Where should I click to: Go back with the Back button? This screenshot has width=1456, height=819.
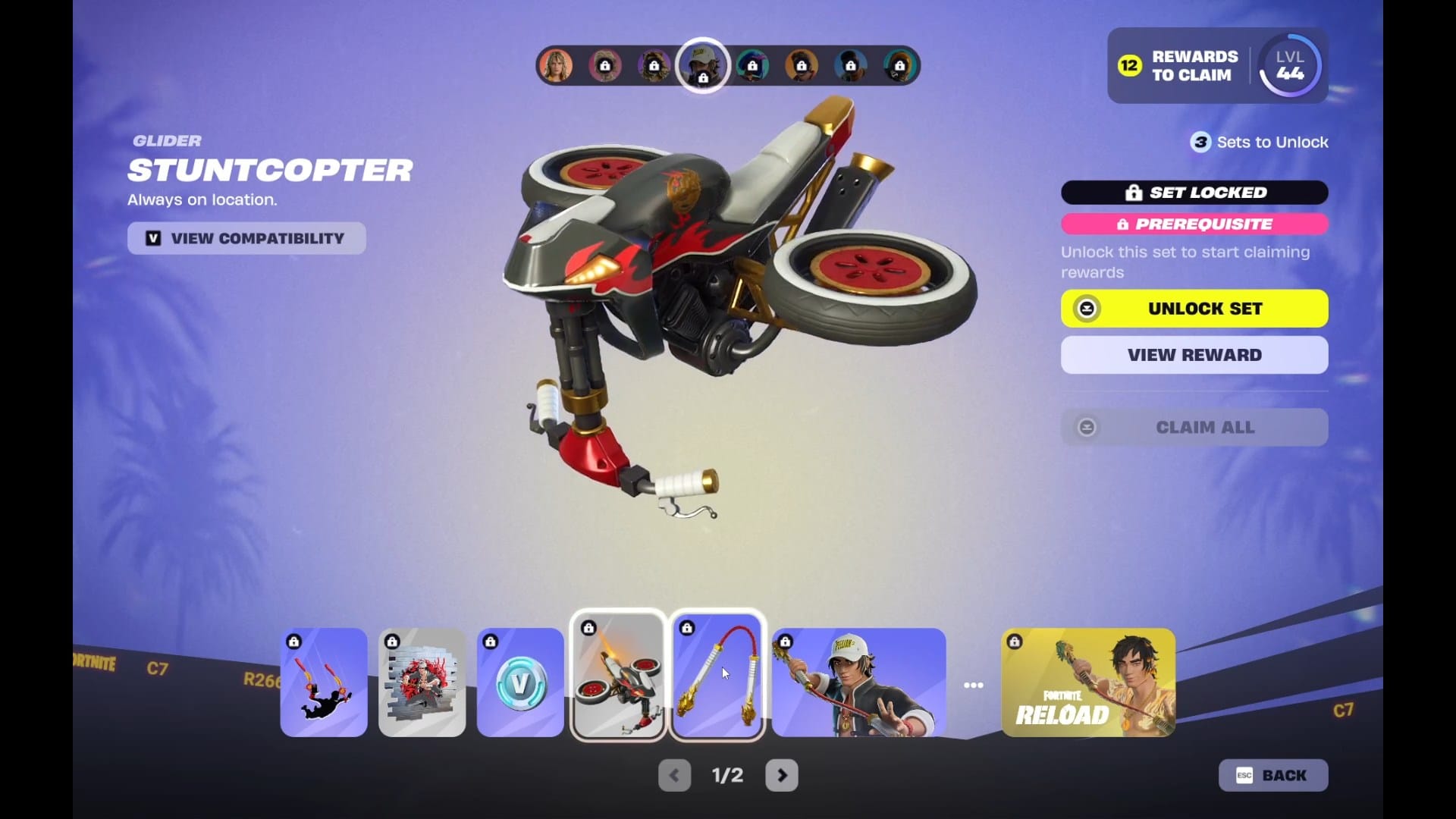click(x=1273, y=775)
